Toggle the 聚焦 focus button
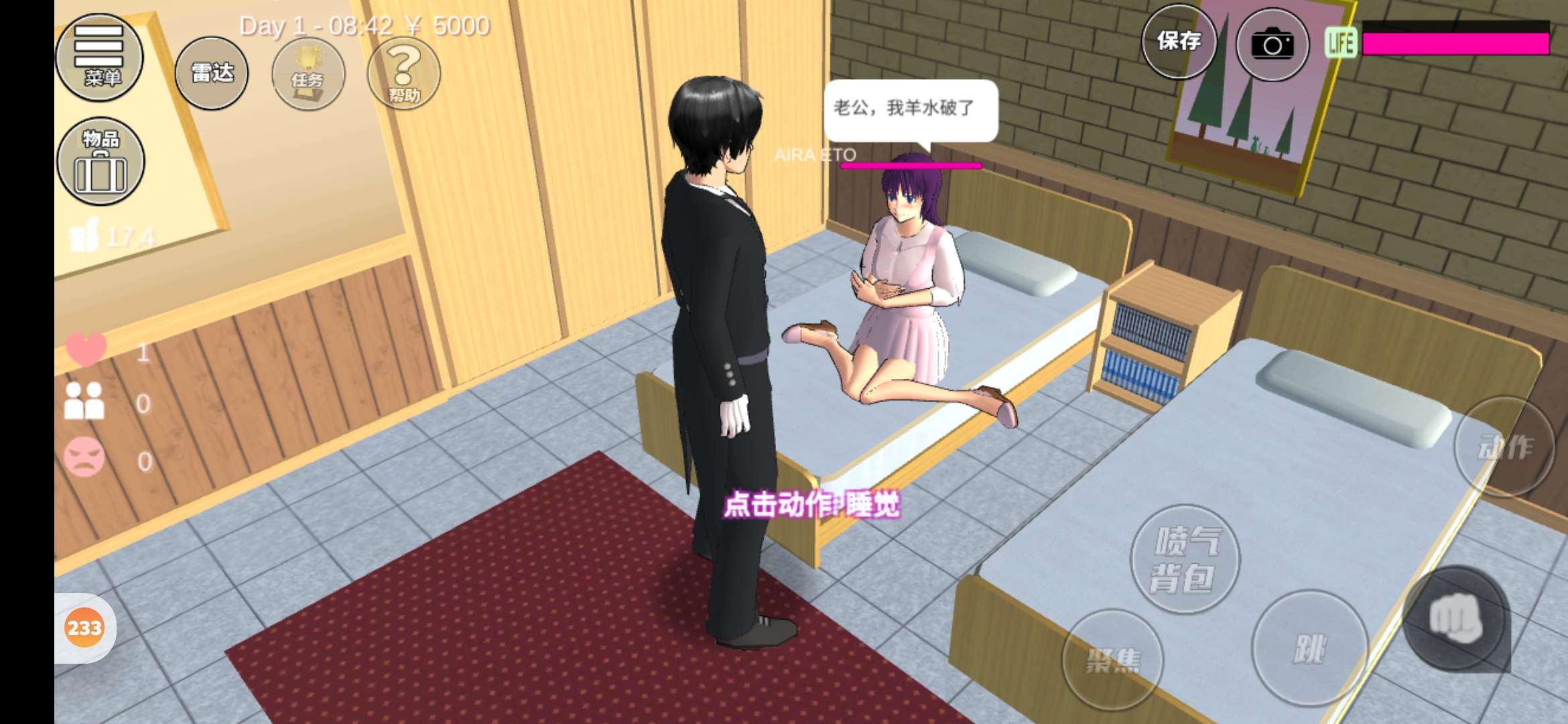 click(1112, 660)
